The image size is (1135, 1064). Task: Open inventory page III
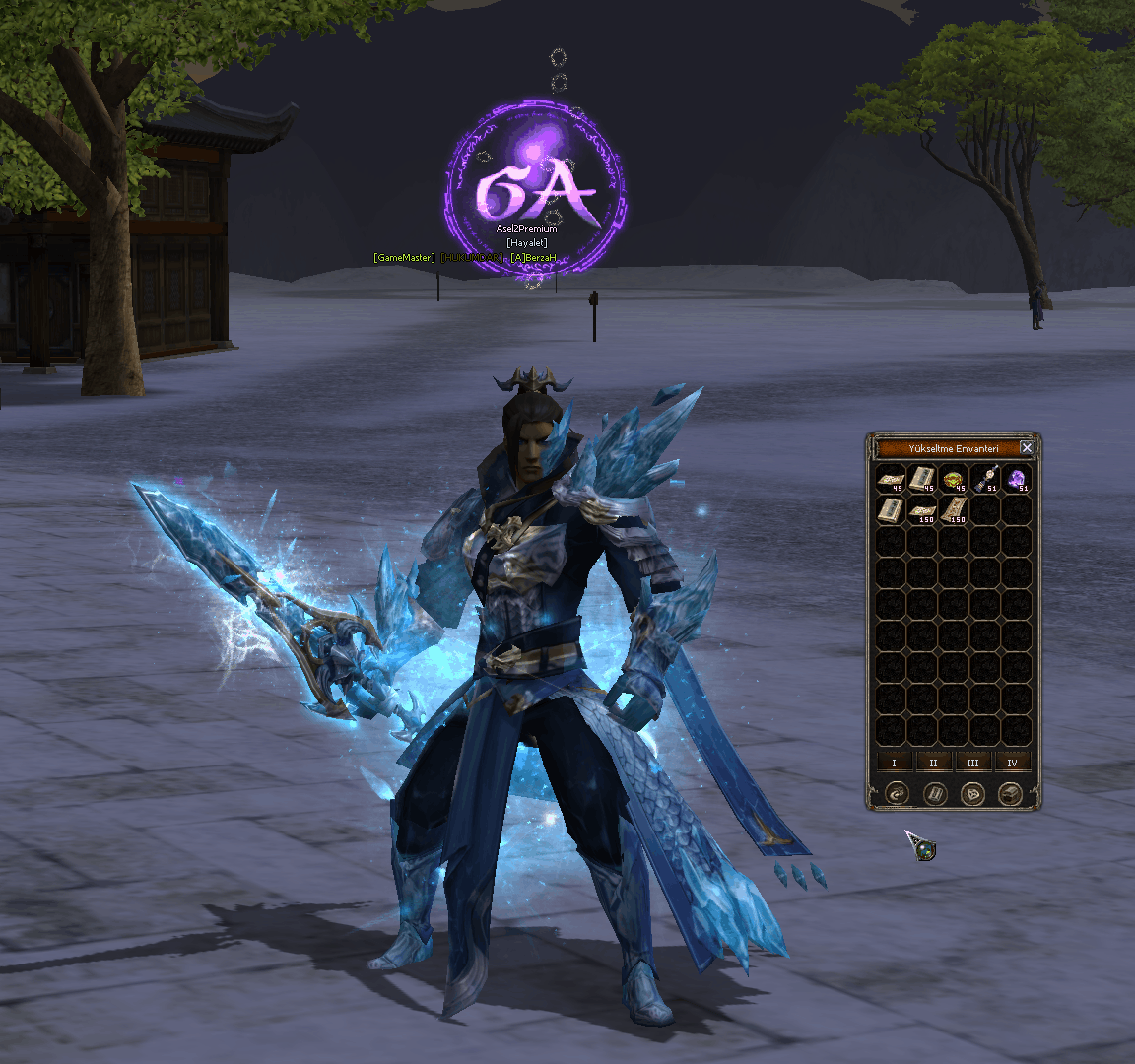pyautogui.click(x=972, y=762)
